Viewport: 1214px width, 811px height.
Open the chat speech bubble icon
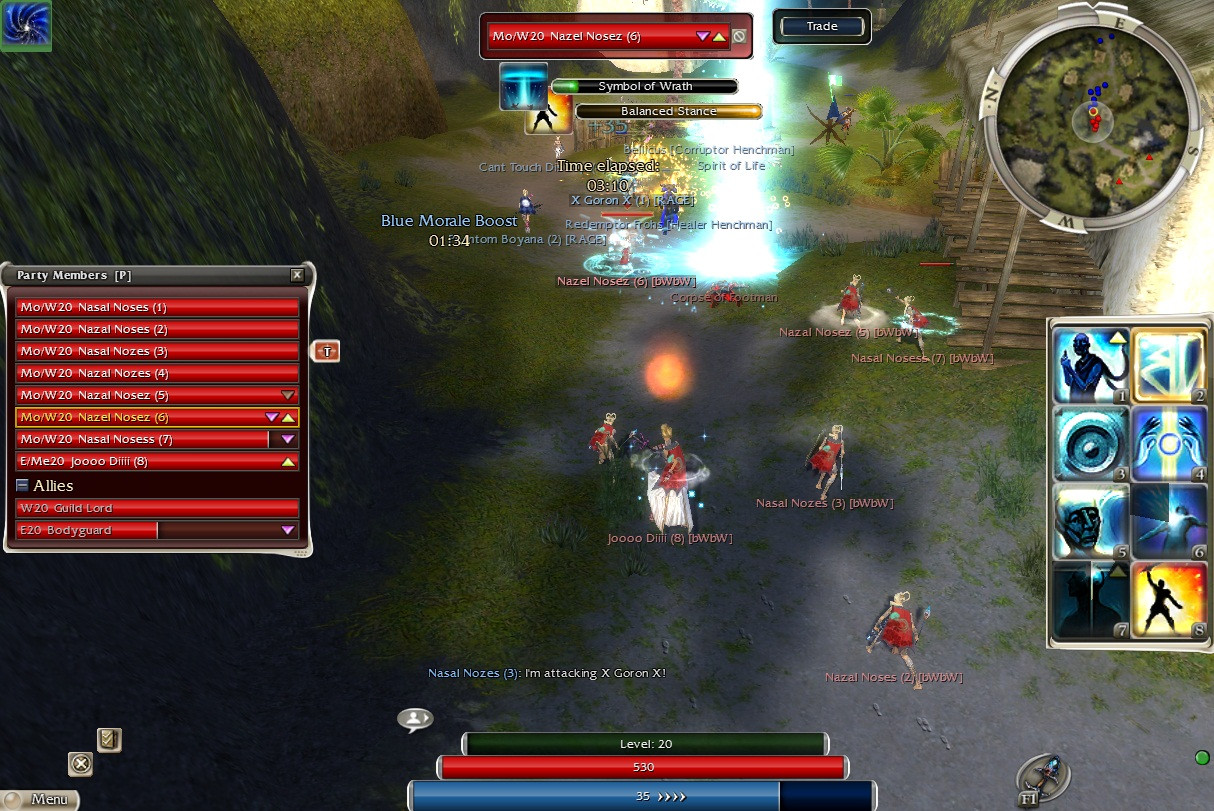[x=415, y=718]
